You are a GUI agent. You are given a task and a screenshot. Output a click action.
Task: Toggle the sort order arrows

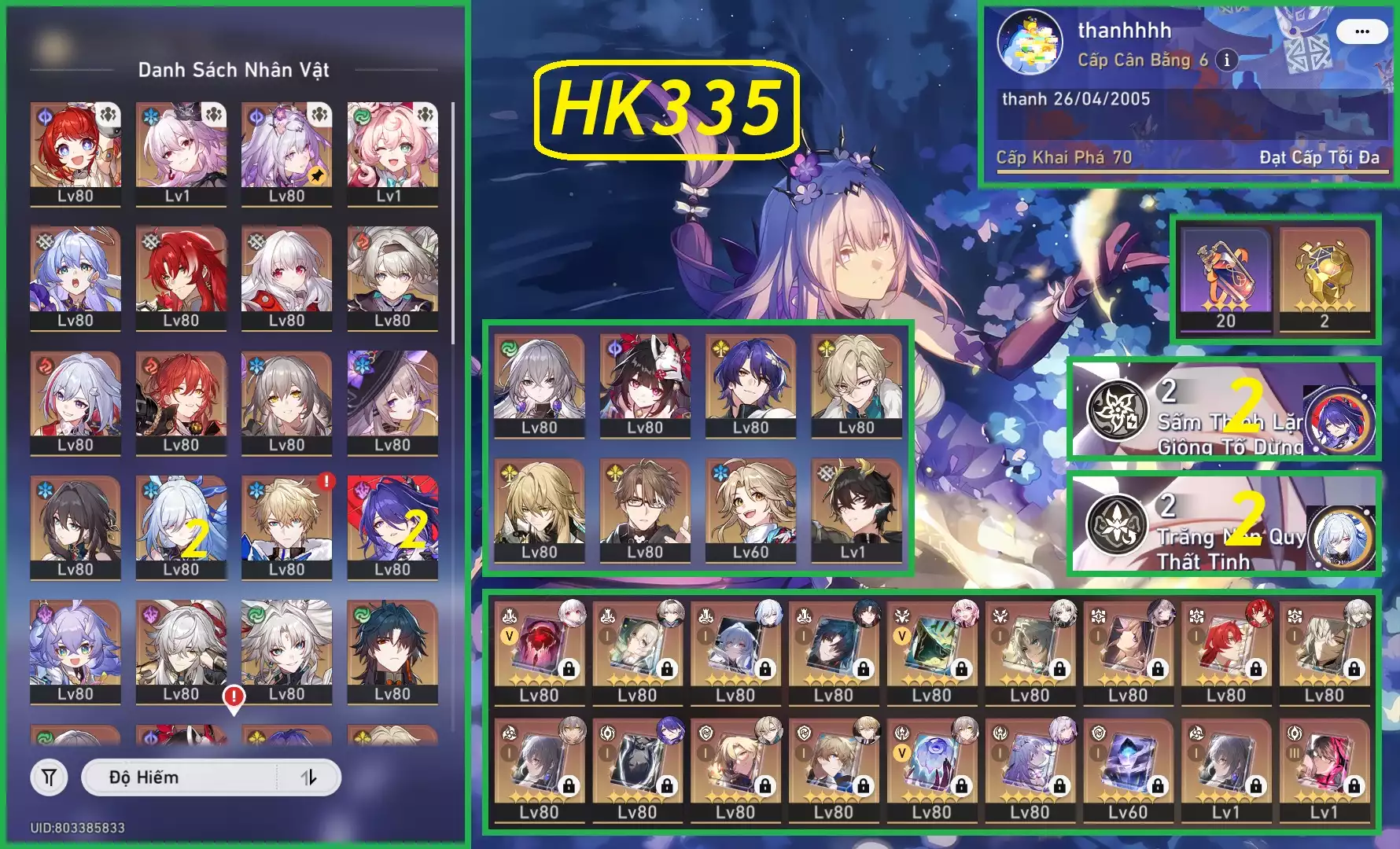309,777
